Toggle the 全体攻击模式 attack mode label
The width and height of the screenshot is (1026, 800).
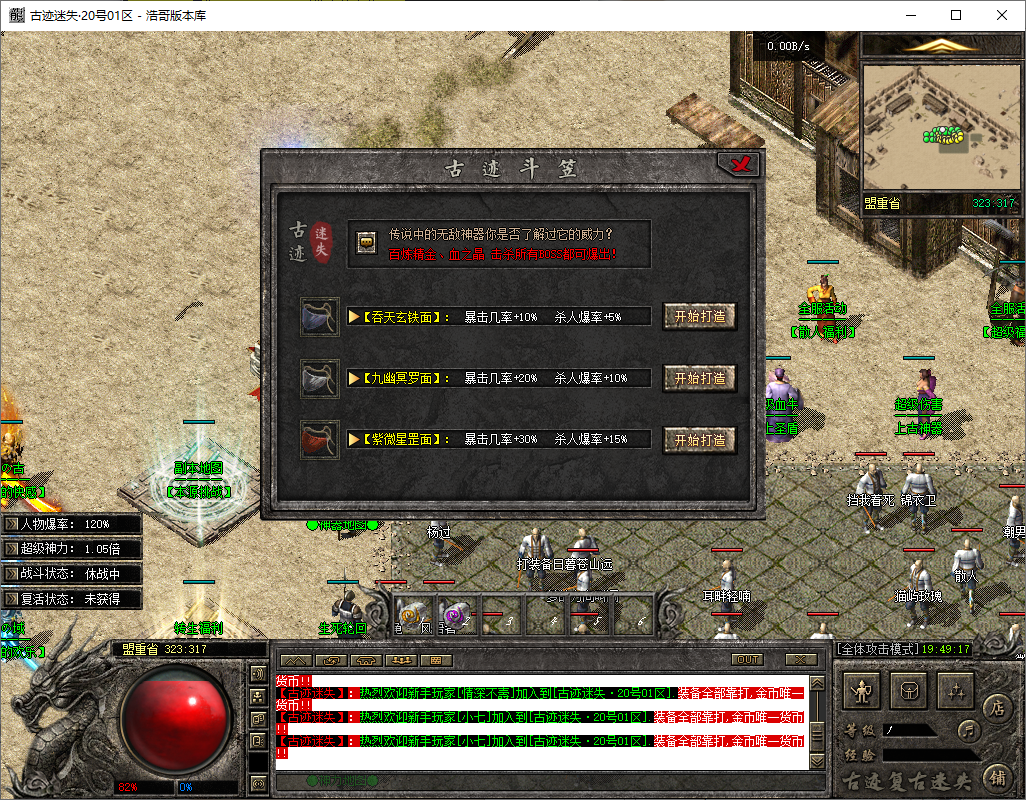coord(874,649)
